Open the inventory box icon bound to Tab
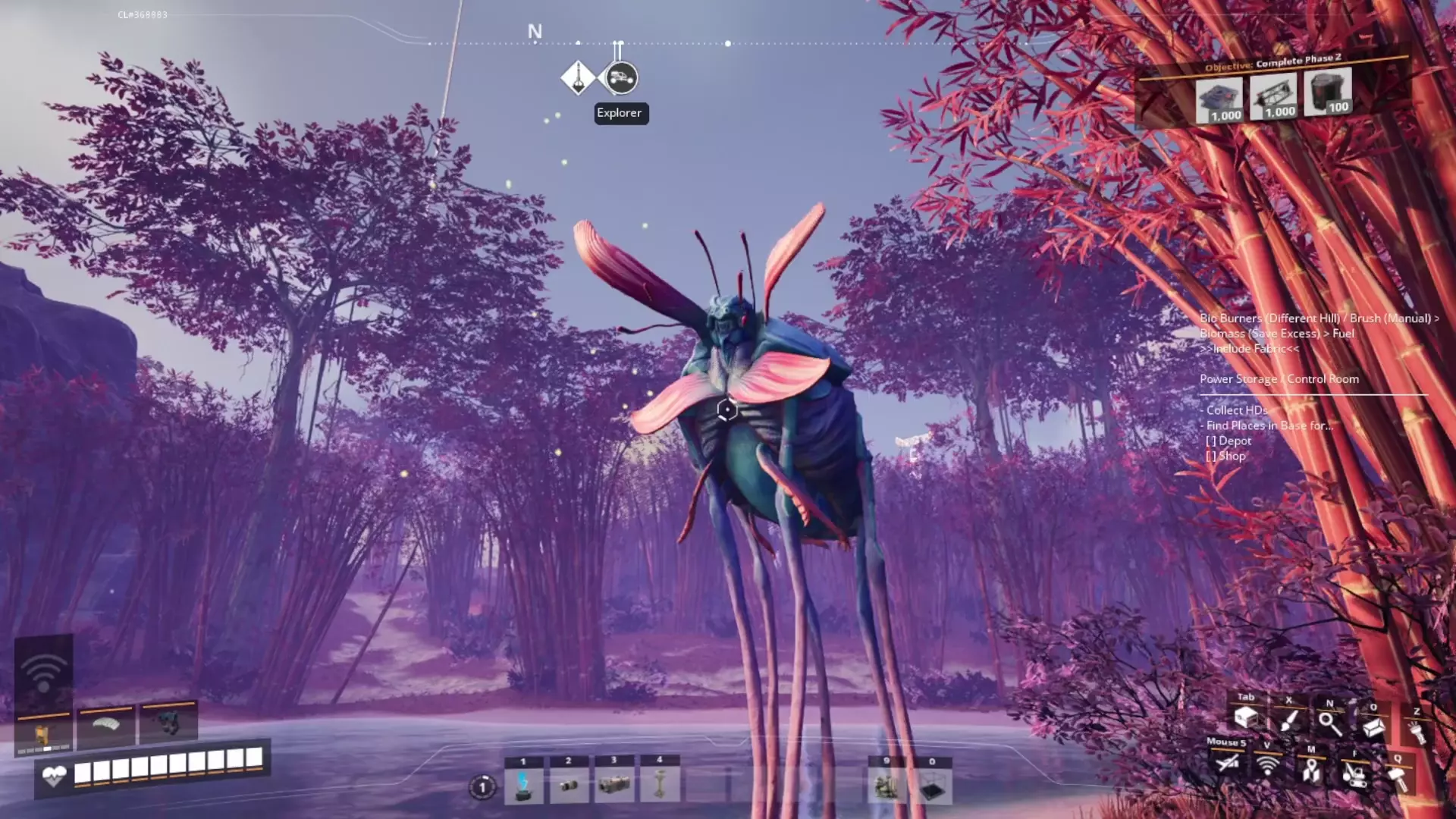This screenshot has width=1456, height=819. point(1247,719)
